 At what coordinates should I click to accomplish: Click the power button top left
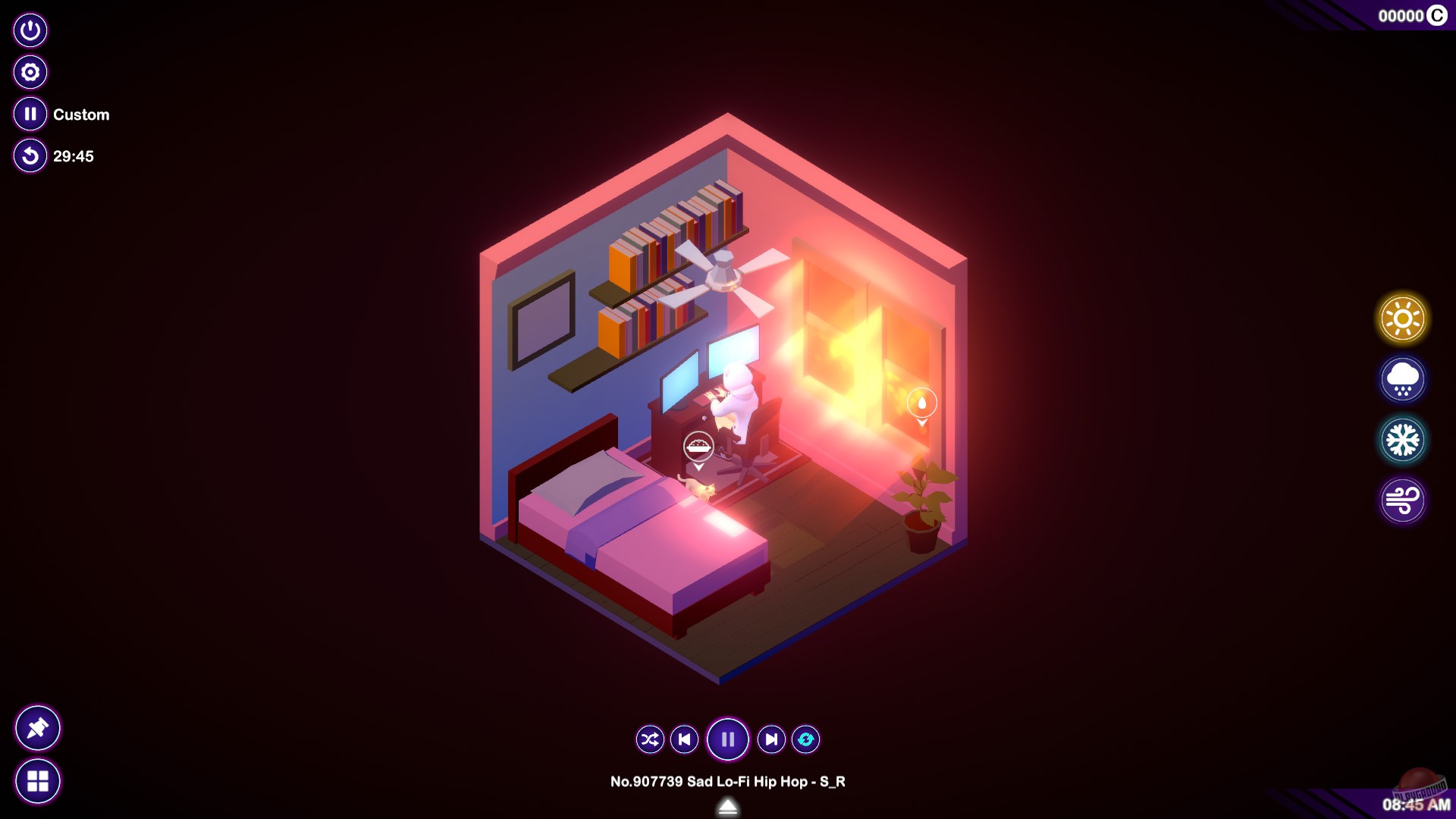pos(30,30)
